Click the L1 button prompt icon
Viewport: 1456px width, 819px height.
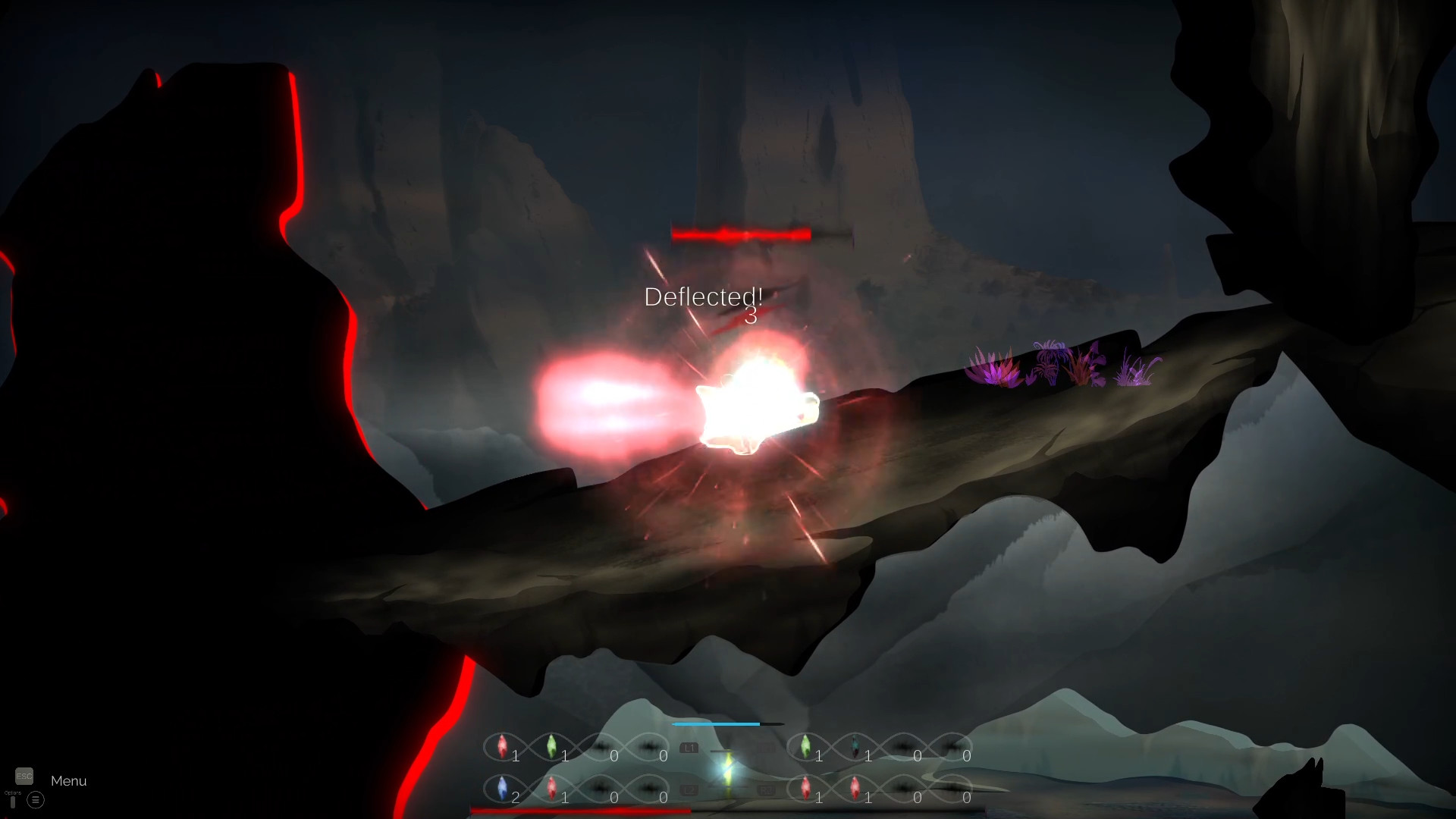click(x=690, y=748)
